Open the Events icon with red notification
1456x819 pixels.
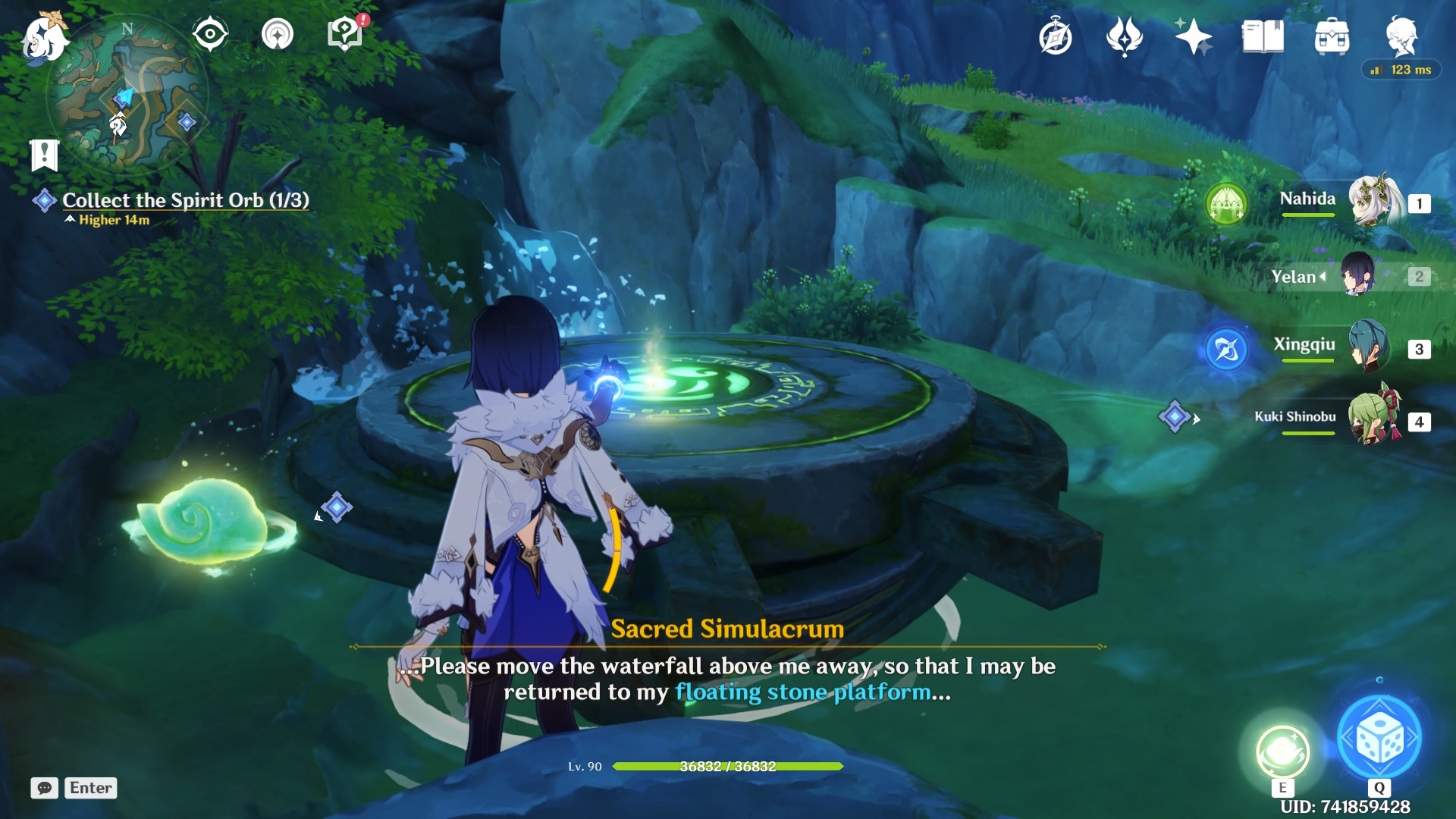(344, 33)
